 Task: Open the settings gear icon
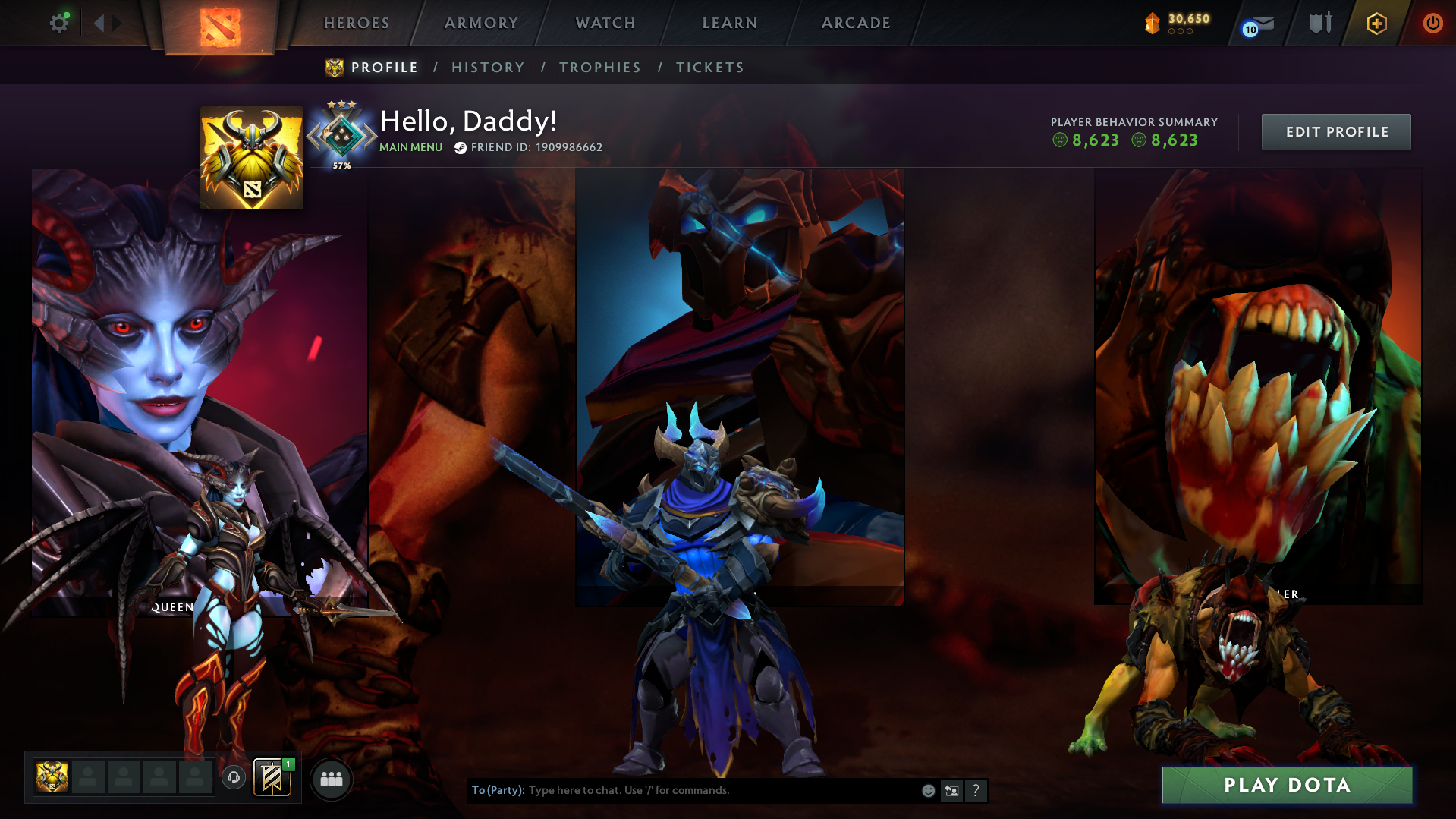[x=59, y=24]
